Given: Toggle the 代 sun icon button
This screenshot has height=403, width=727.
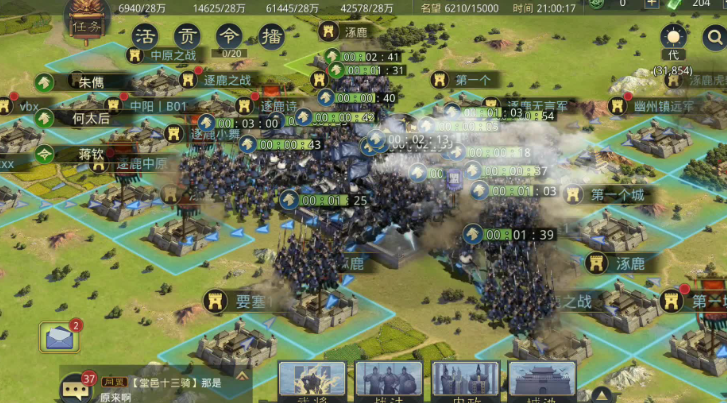Looking at the screenshot, I should 672,39.
